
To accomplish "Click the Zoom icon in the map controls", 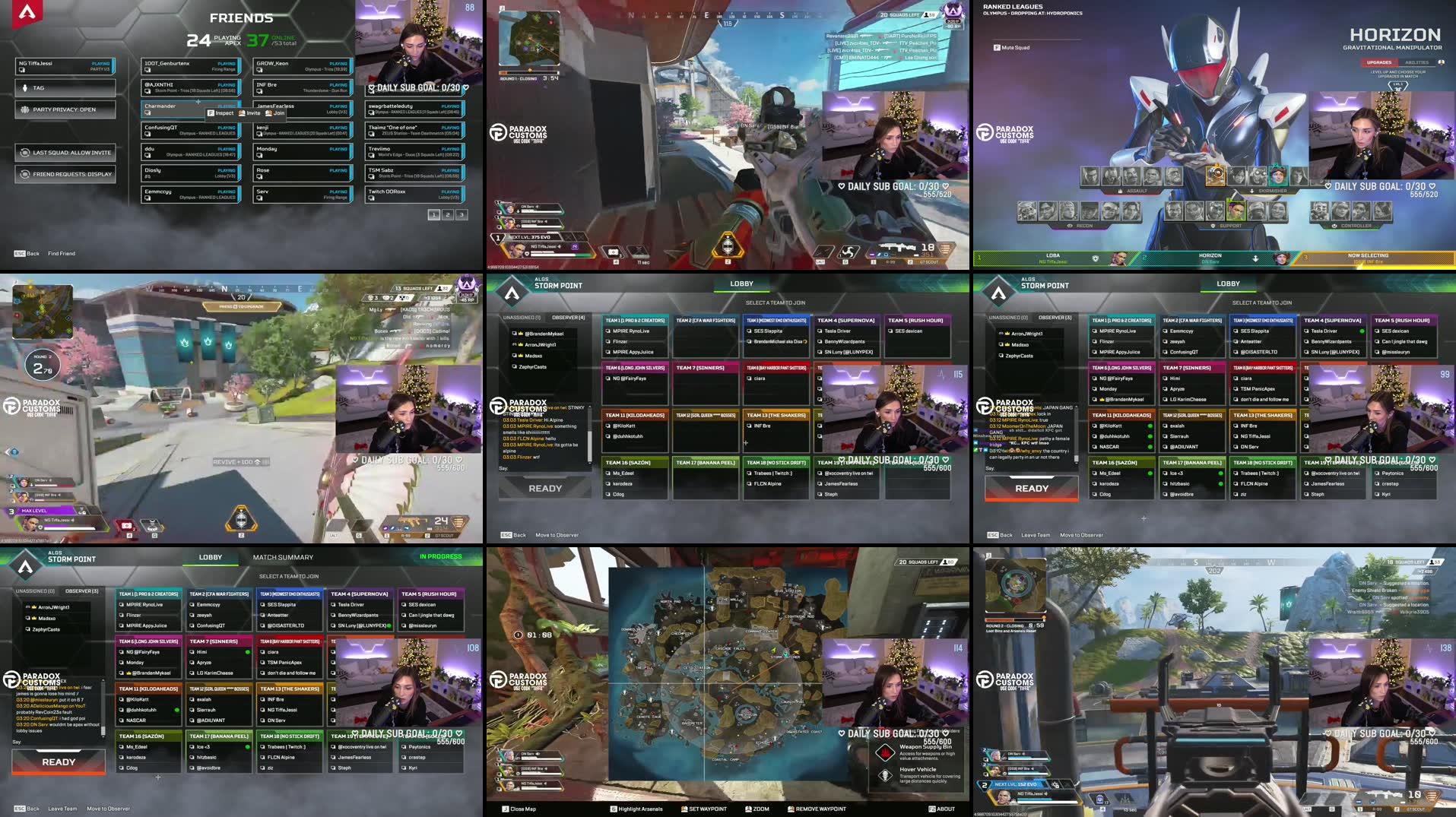I will [x=747, y=809].
